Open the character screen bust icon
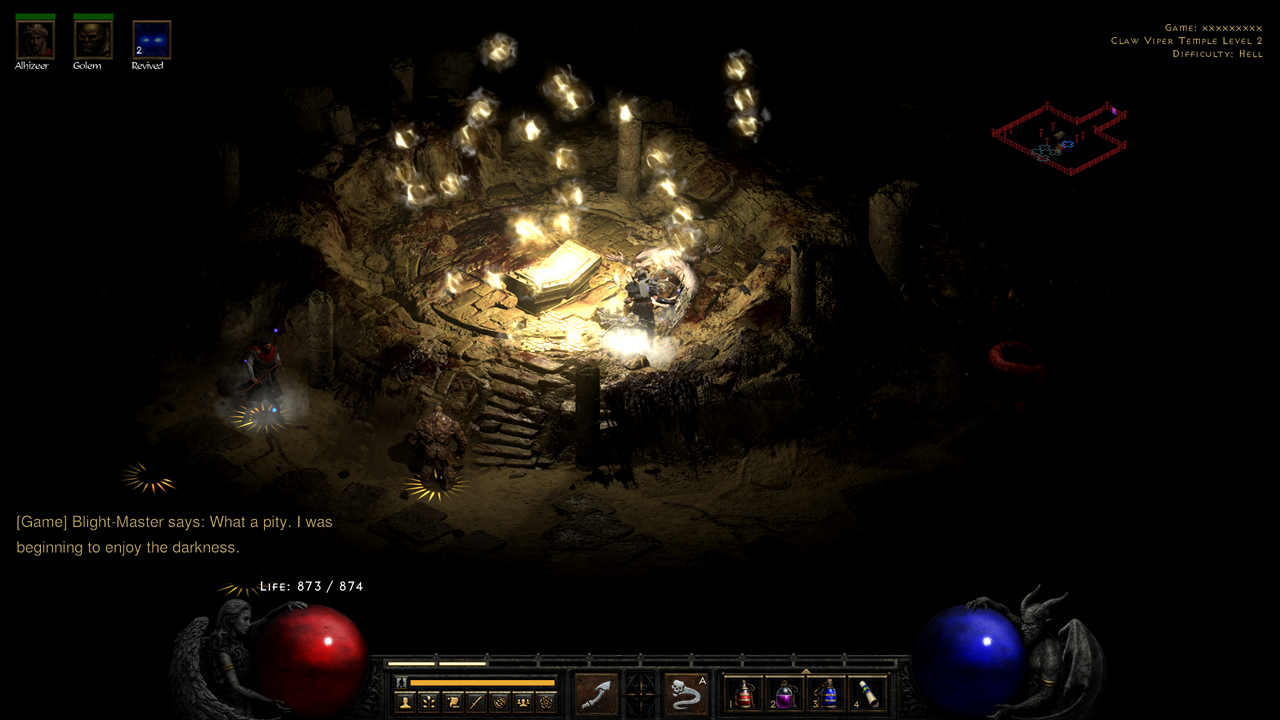Viewport: 1280px width, 720px height. 406,702
